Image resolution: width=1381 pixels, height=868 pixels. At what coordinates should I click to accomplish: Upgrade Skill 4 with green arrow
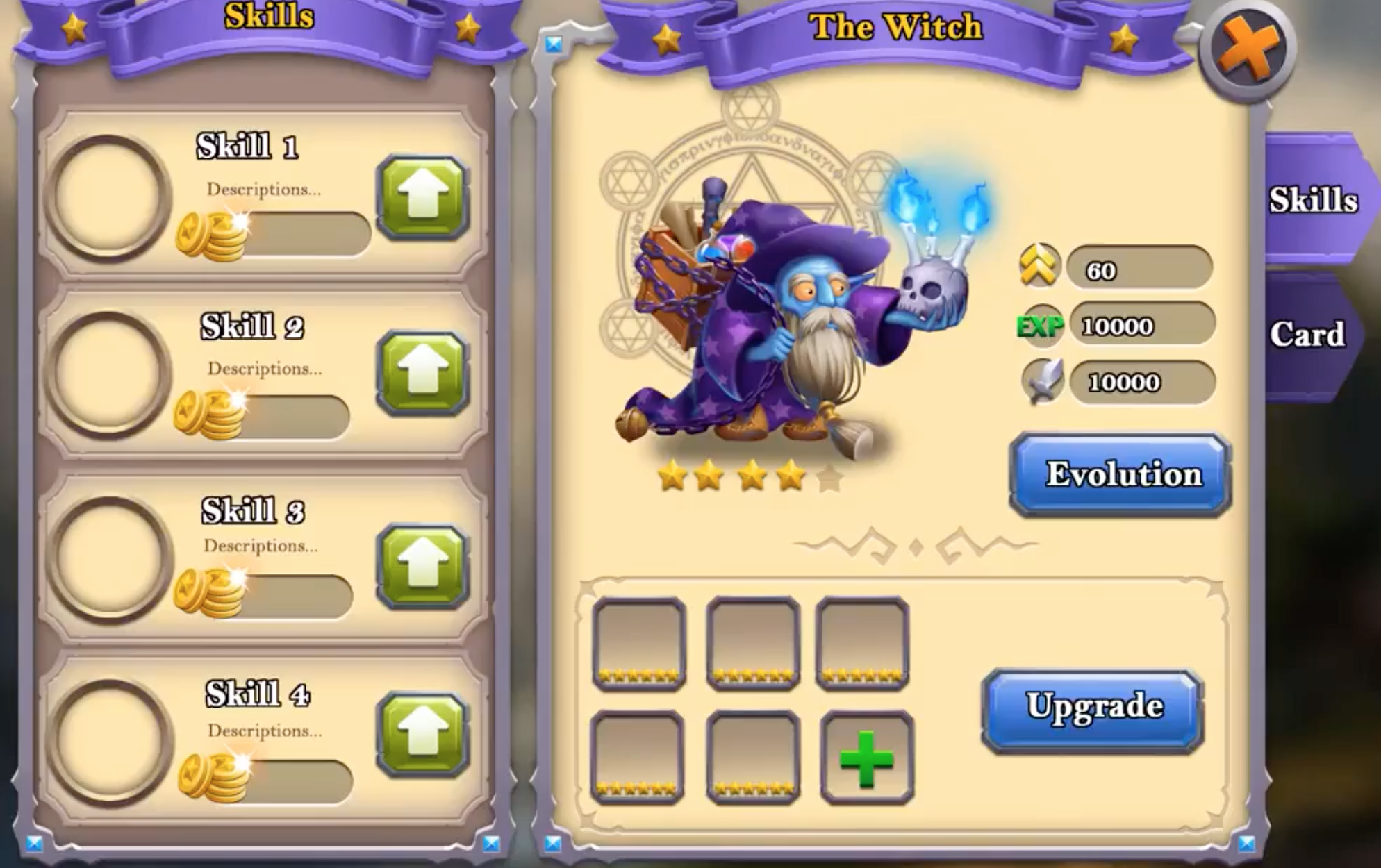click(x=423, y=735)
